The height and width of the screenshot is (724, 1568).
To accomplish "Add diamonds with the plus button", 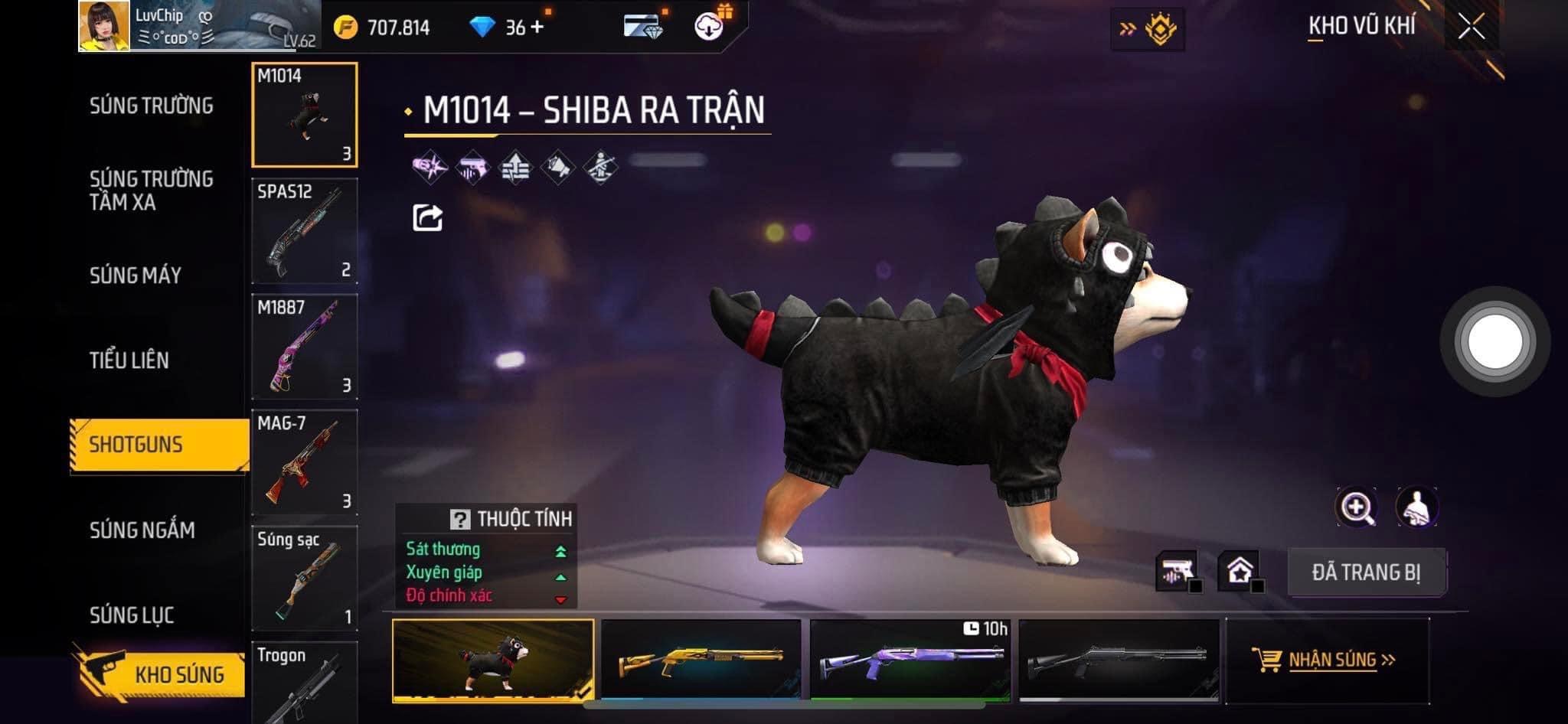I will click(537, 28).
